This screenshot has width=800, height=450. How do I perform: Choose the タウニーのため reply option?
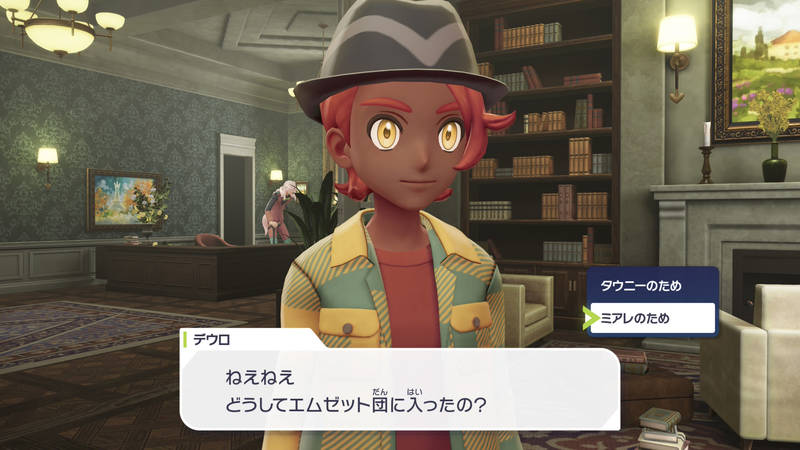(651, 285)
